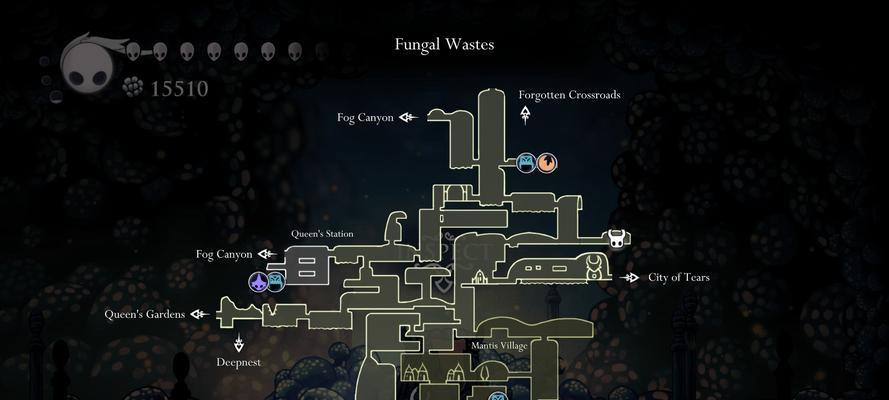
Task: Click the Queen's Station map label
Action: pos(322,234)
